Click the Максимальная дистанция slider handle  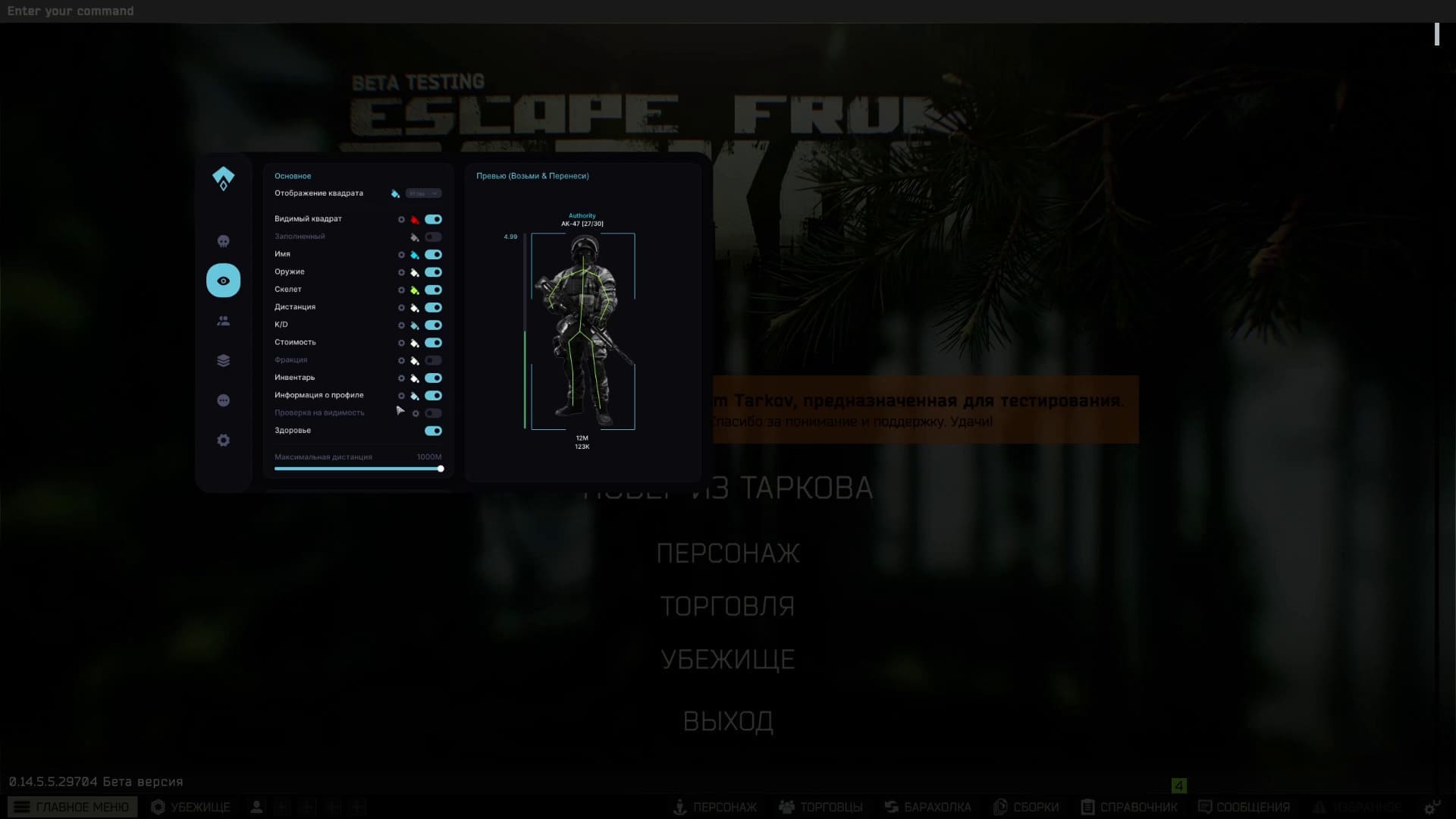point(441,469)
